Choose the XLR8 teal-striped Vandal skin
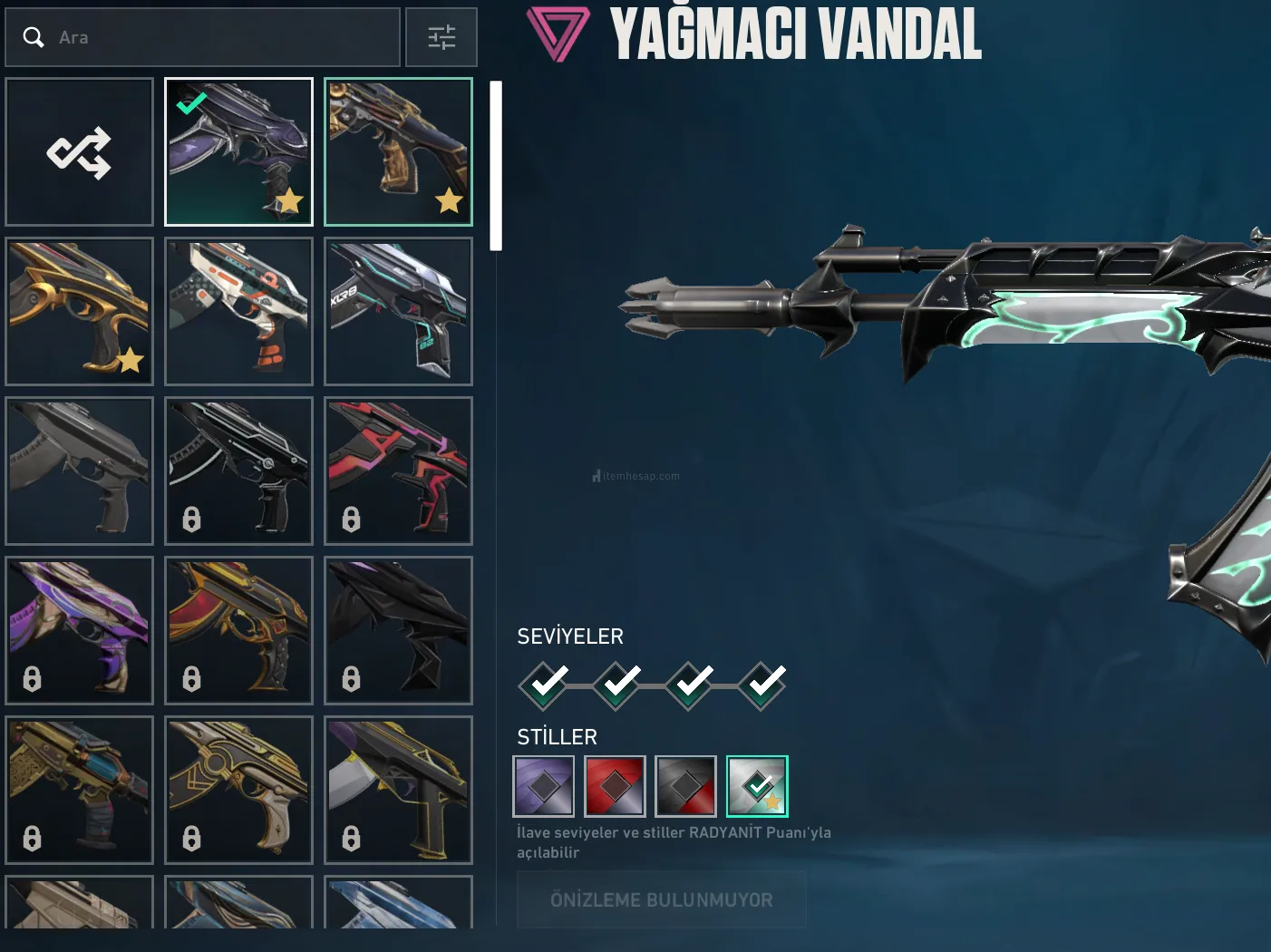The image size is (1271, 952). (x=398, y=311)
